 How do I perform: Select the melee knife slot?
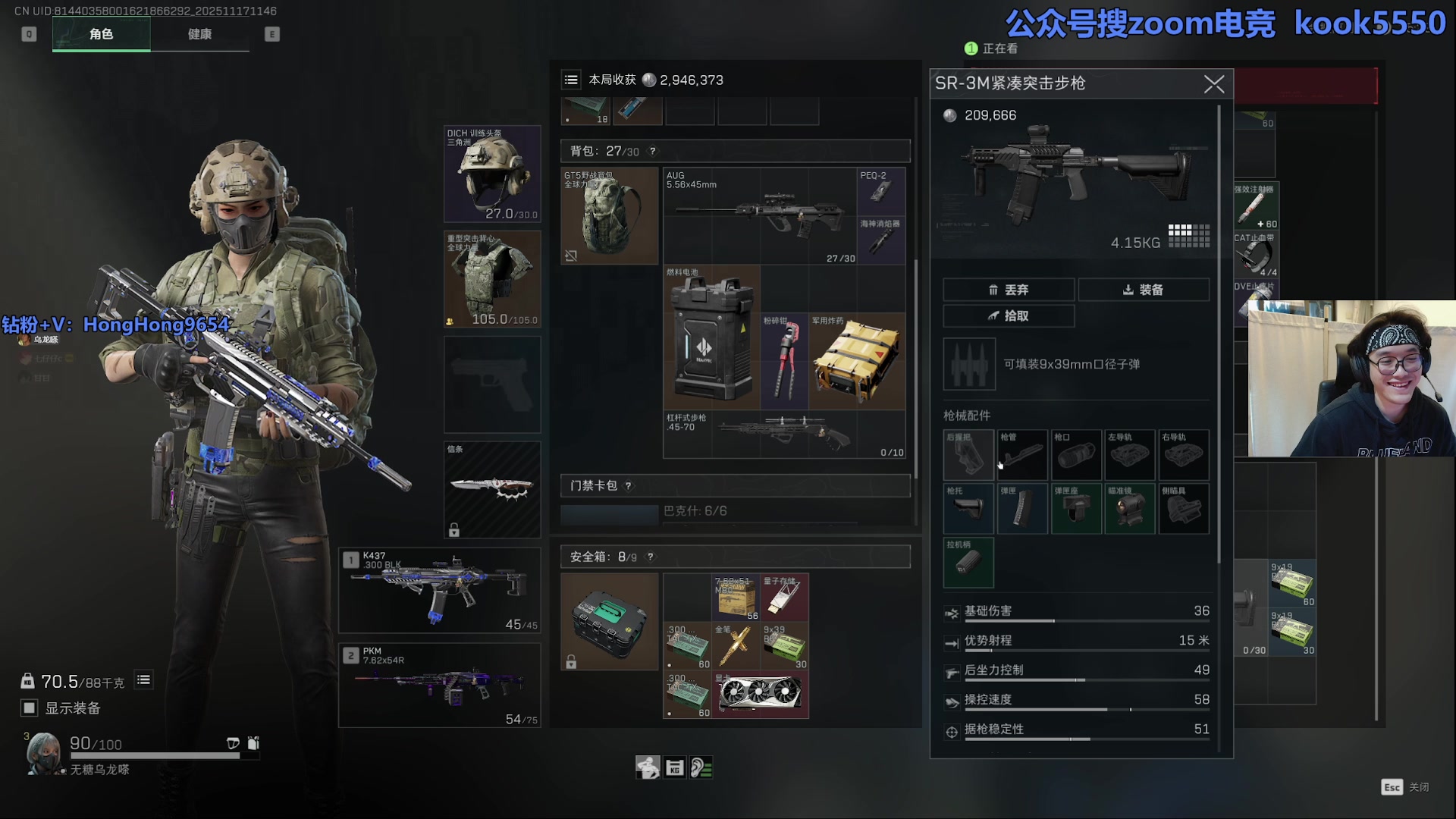coord(492,489)
